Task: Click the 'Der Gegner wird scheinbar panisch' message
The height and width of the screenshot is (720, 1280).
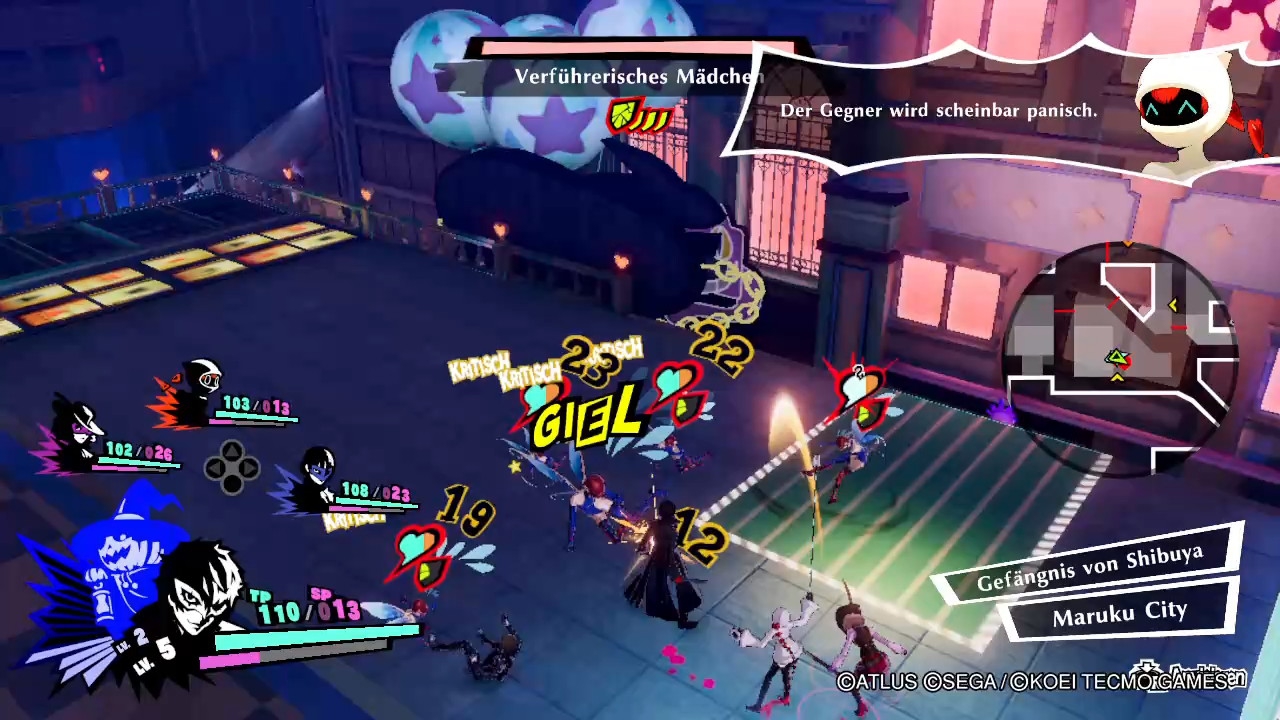Action: click(x=938, y=111)
